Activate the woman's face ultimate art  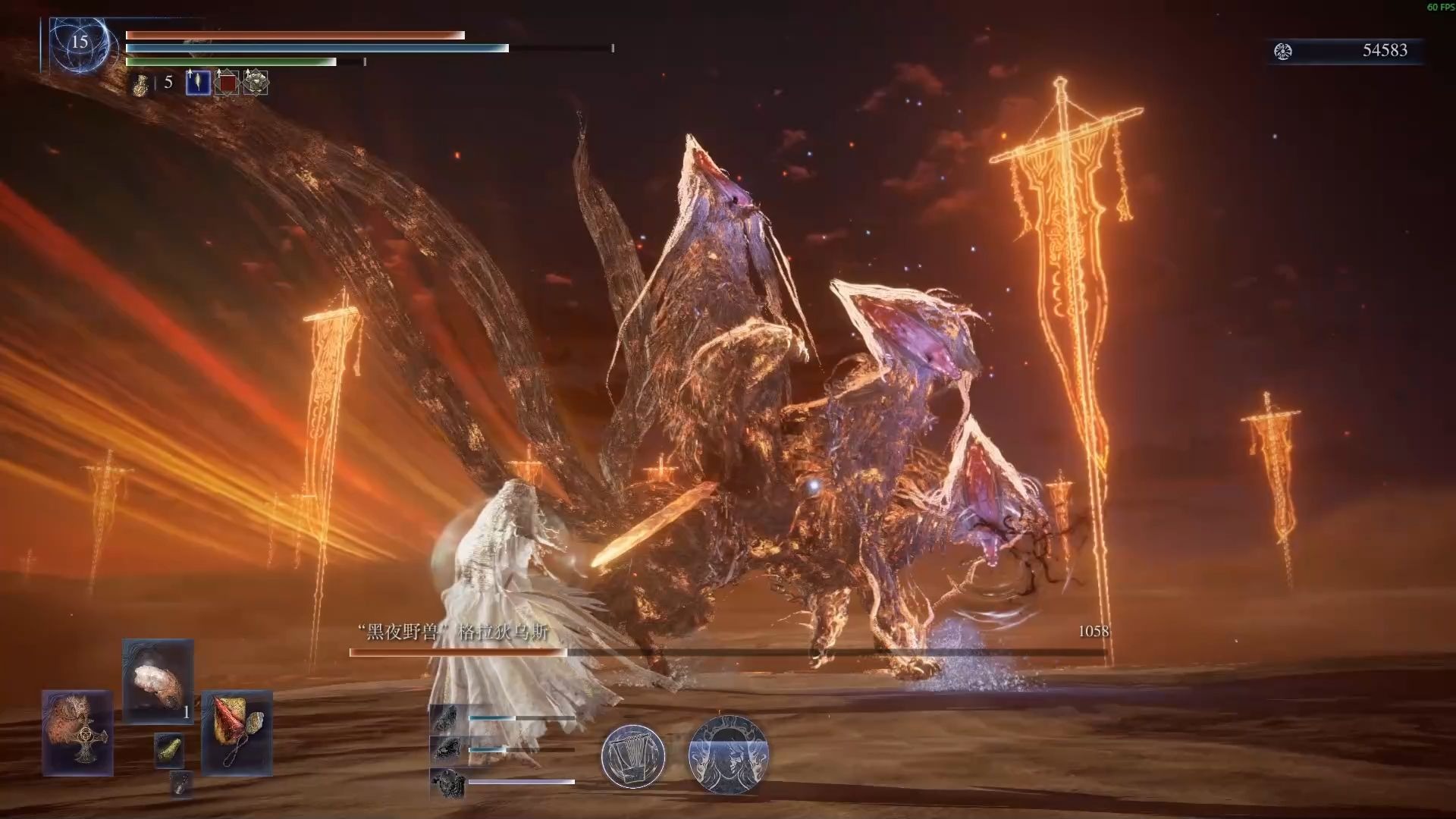pyautogui.click(x=728, y=754)
